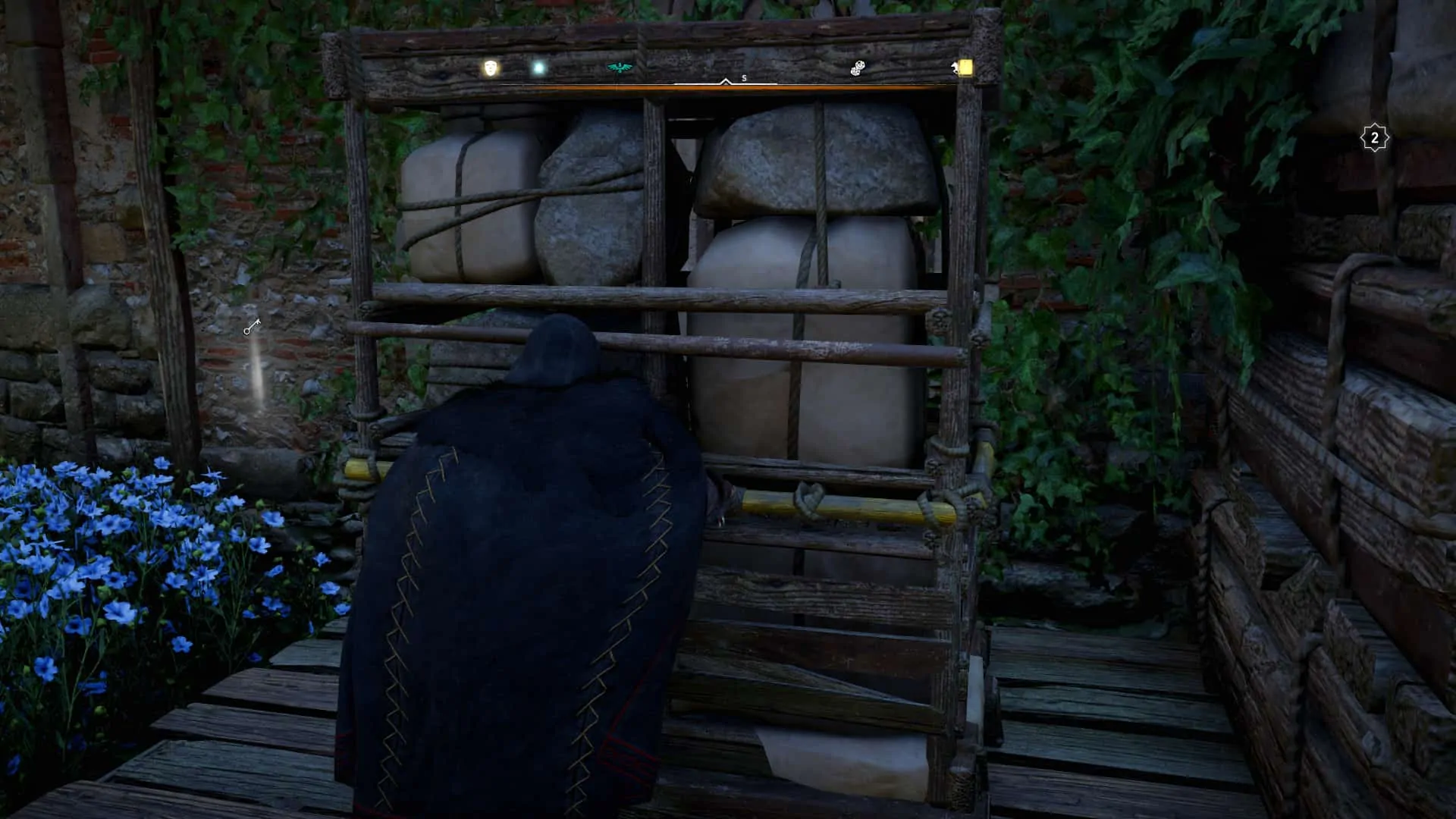Click the glowing key loot beam
Image resolution: width=1456 pixels, height=819 pixels.
point(254,372)
